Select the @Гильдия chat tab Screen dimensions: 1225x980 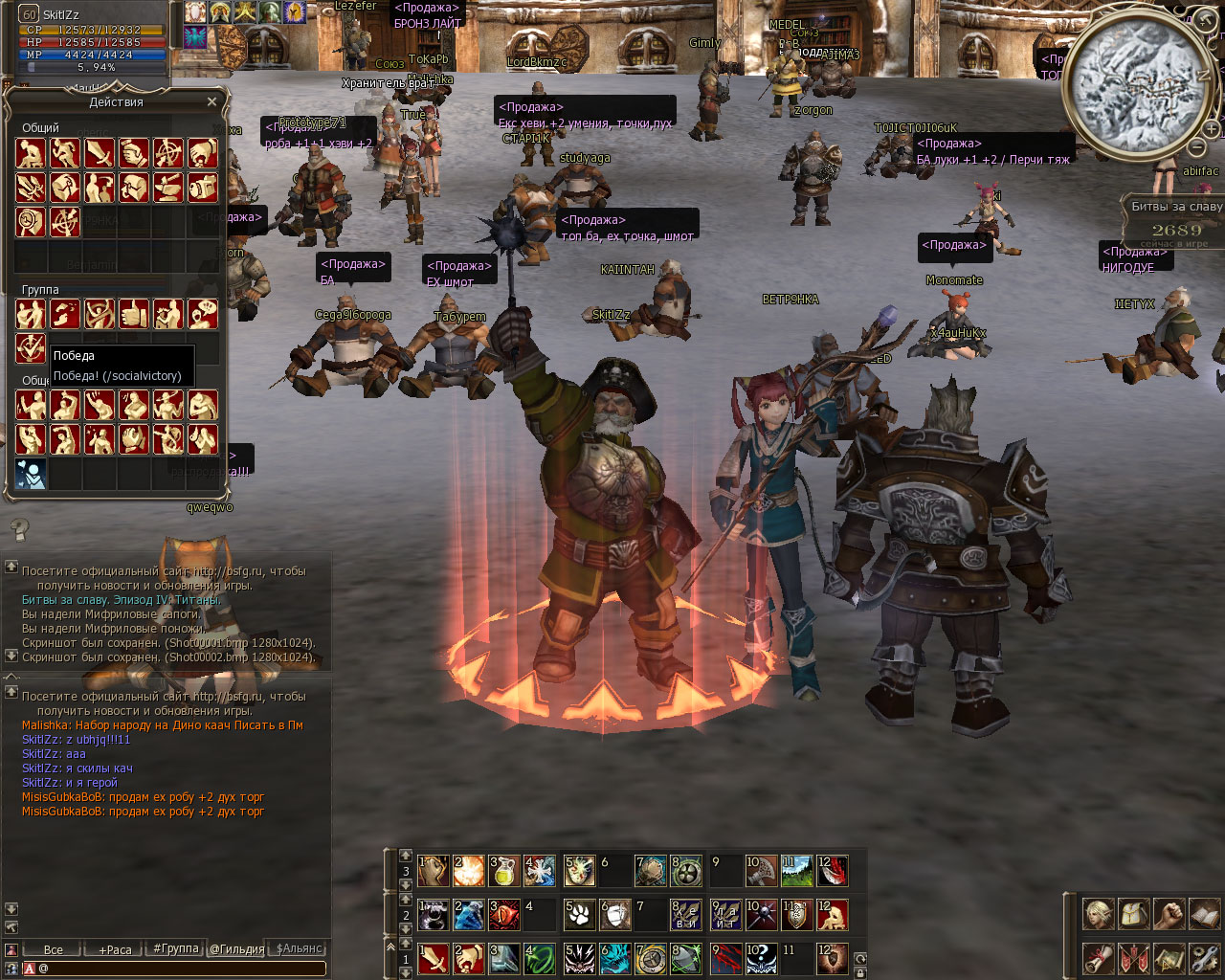tap(236, 949)
